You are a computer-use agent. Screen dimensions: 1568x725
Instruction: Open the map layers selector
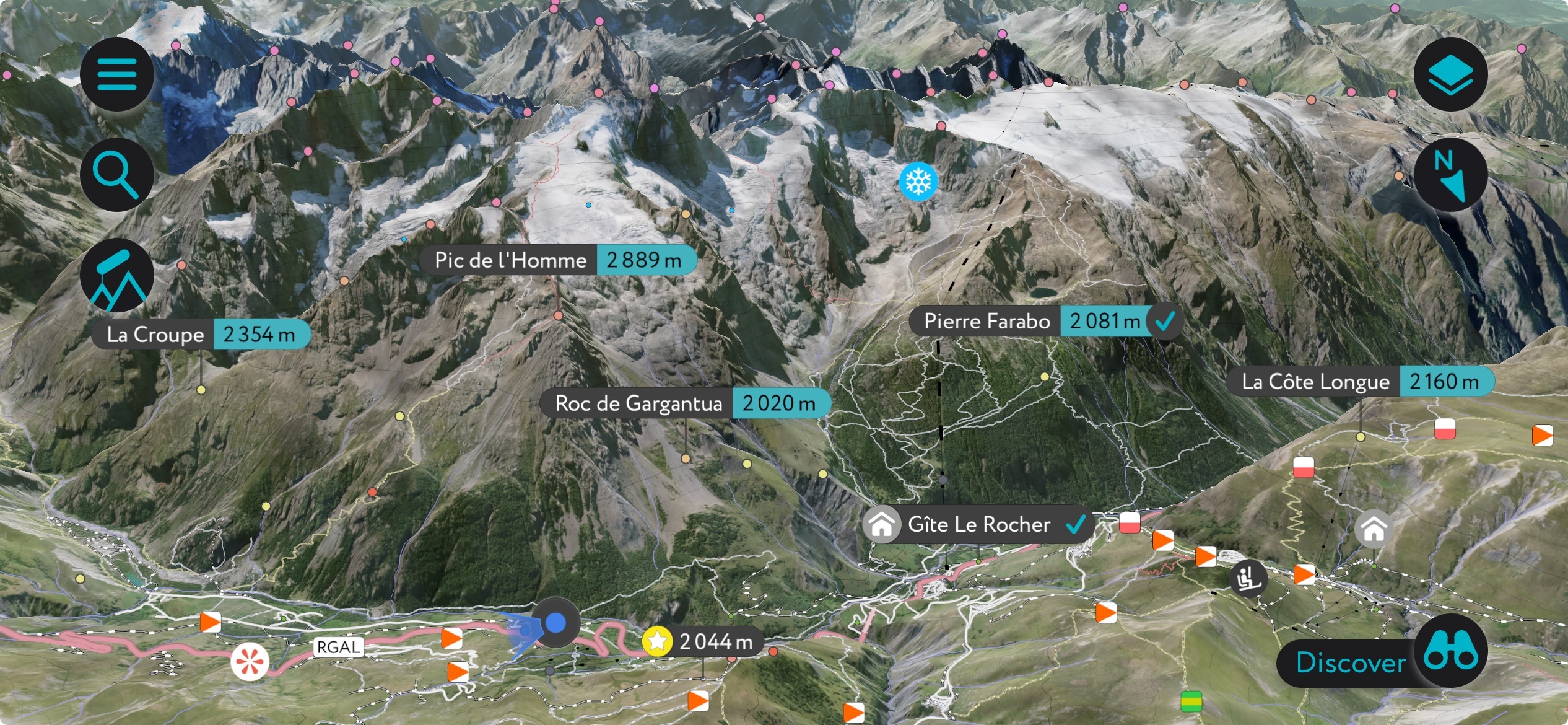point(1451,73)
